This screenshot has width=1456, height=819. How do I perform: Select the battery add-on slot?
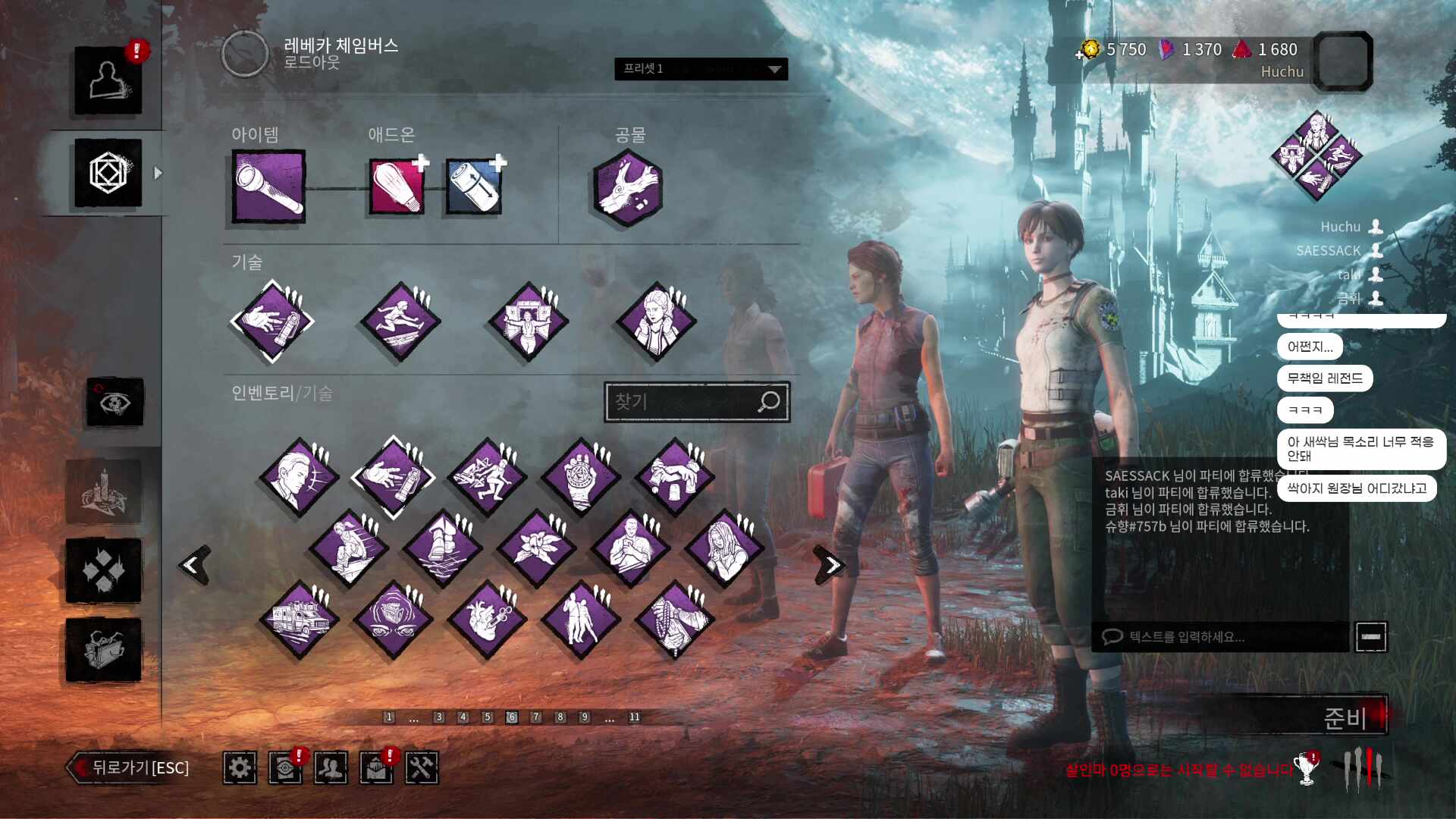click(x=473, y=187)
